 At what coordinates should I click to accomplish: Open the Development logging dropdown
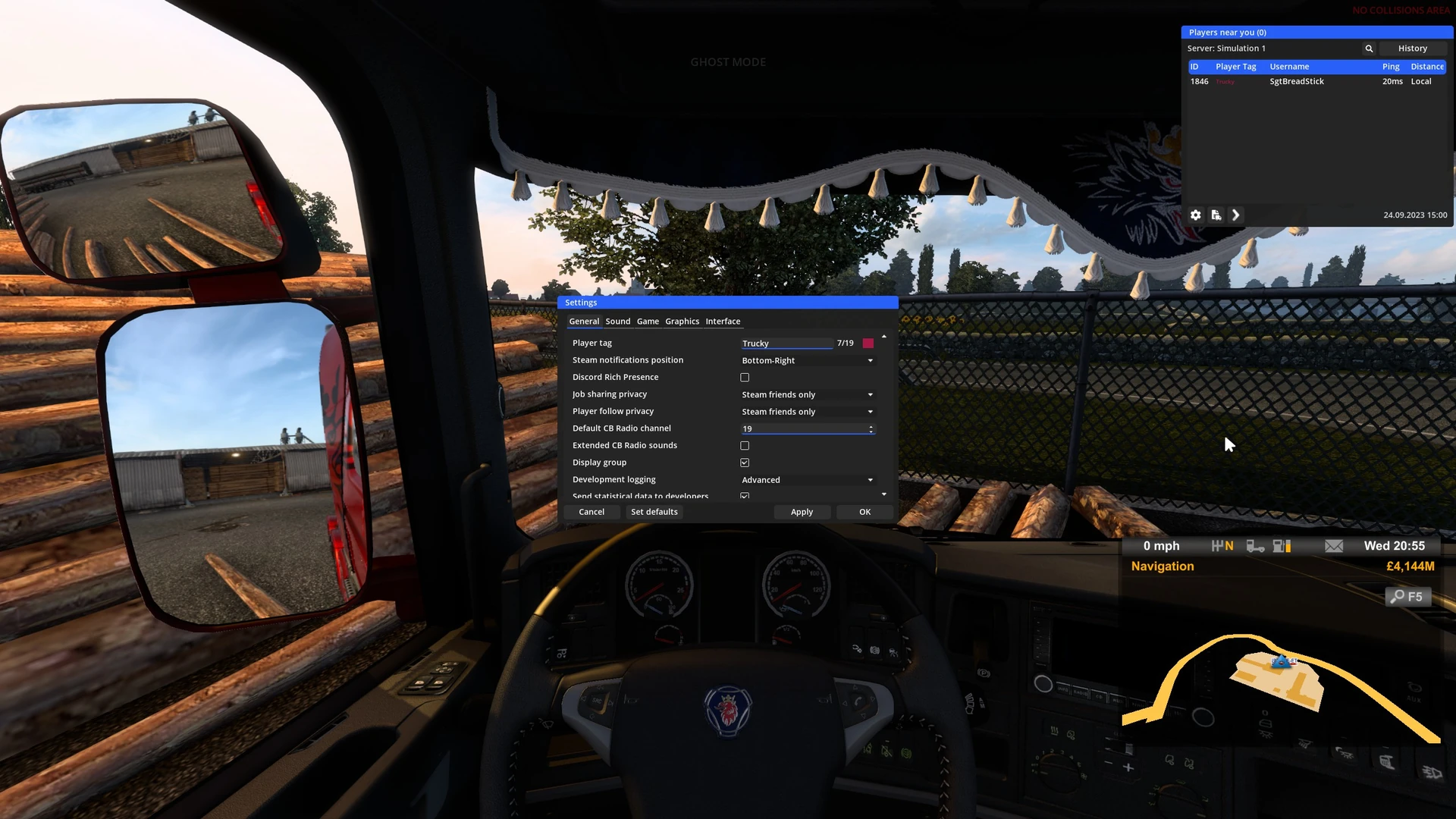click(x=807, y=480)
